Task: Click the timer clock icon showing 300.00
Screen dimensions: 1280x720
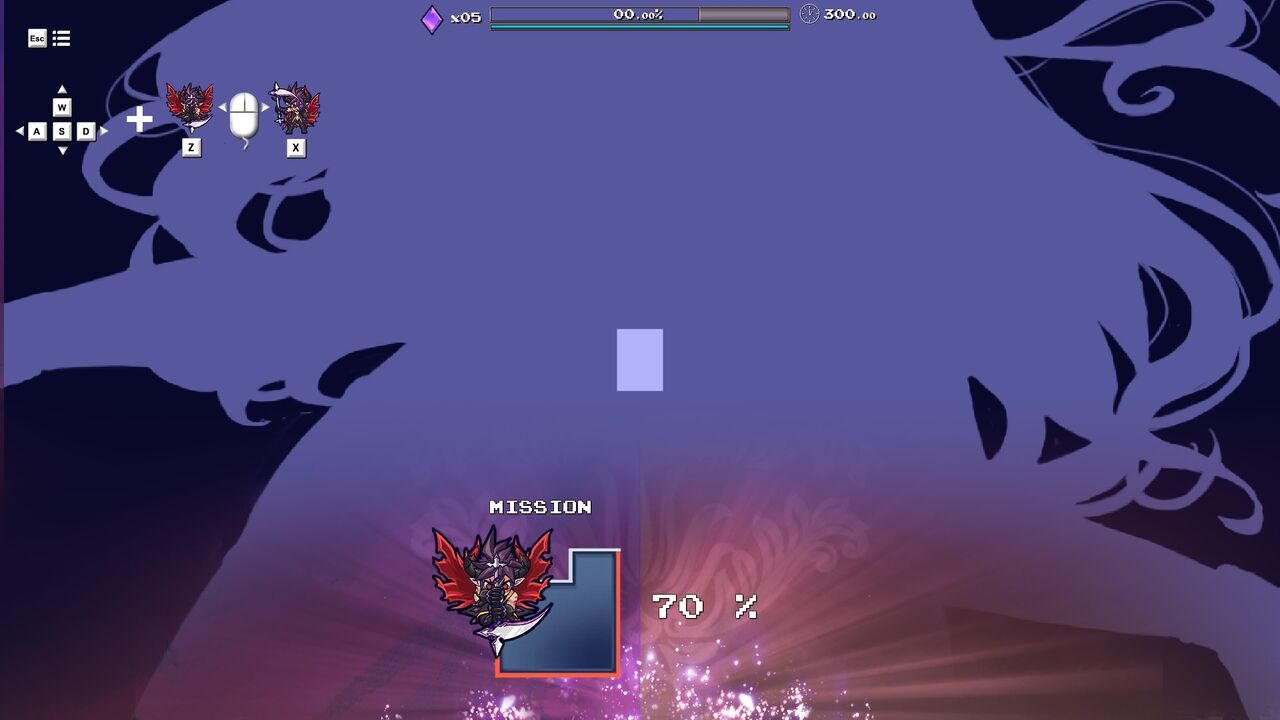Action: point(808,16)
